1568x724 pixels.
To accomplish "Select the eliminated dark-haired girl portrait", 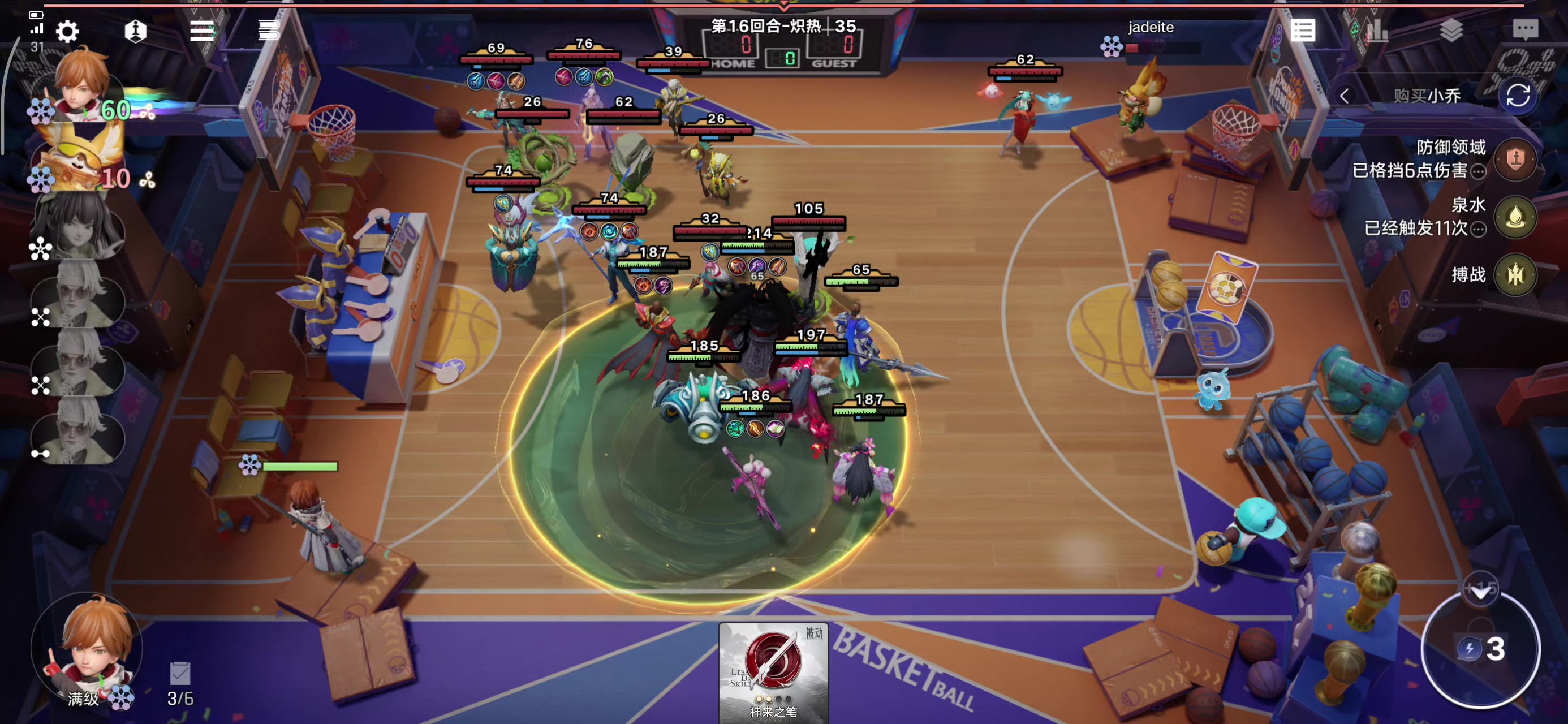I will tap(78, 226).
